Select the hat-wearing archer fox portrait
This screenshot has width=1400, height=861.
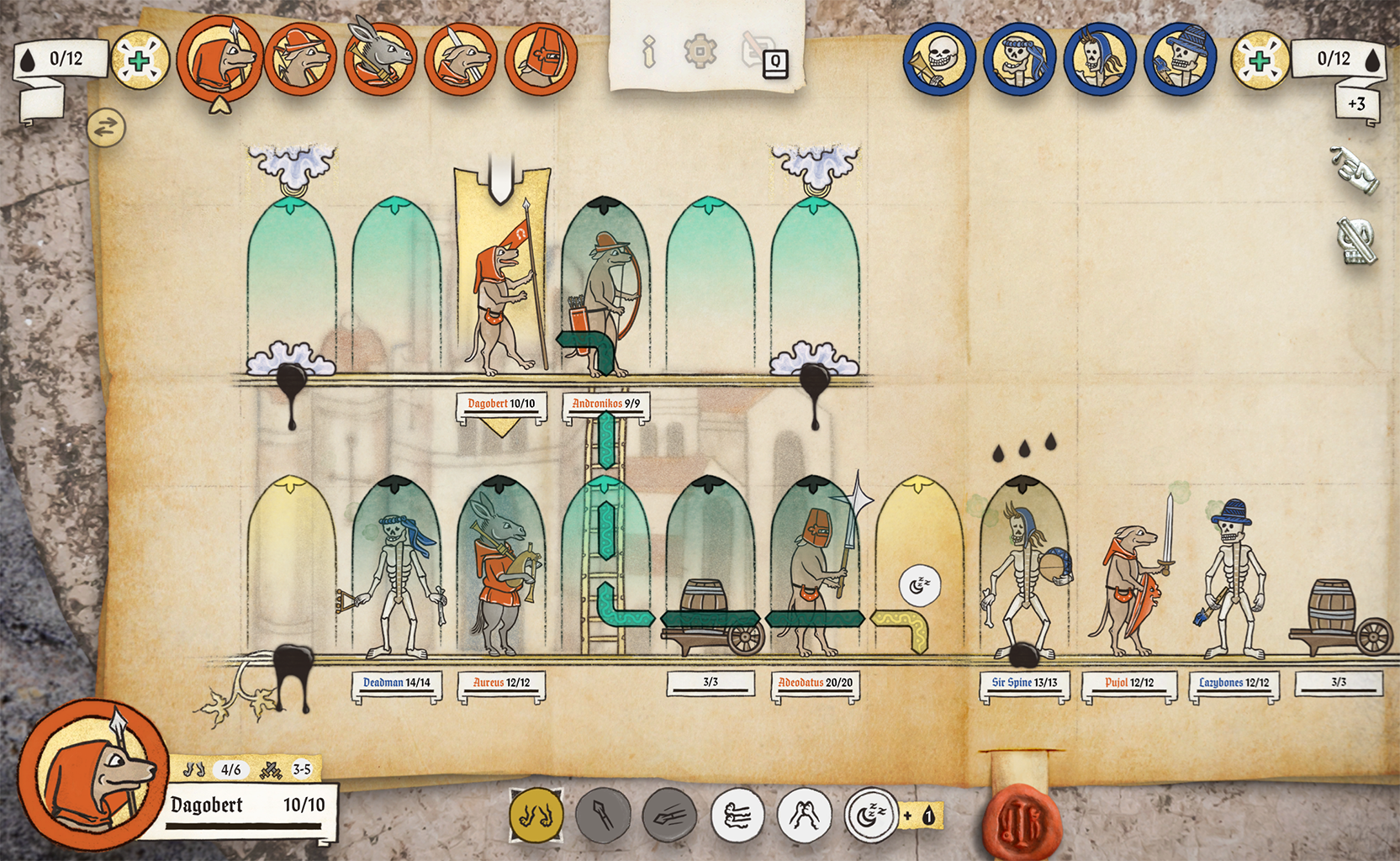(301, 59)
